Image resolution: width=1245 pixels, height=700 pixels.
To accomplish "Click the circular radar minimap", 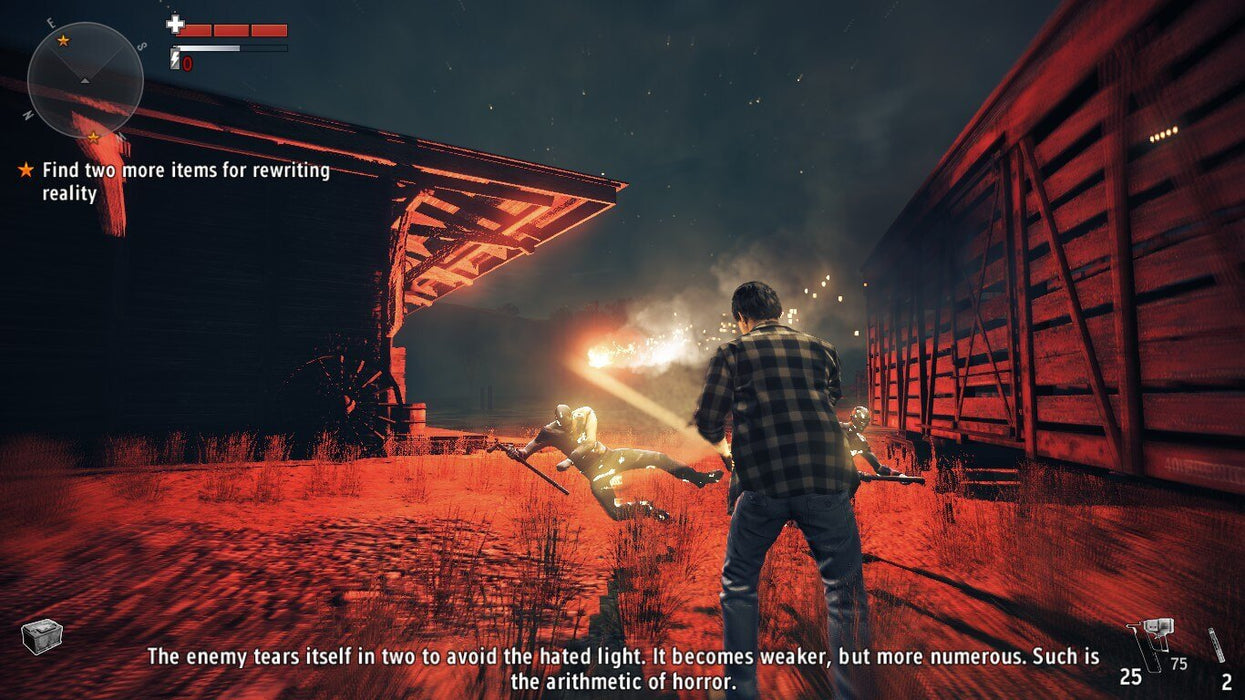I will tap(85, 80).
